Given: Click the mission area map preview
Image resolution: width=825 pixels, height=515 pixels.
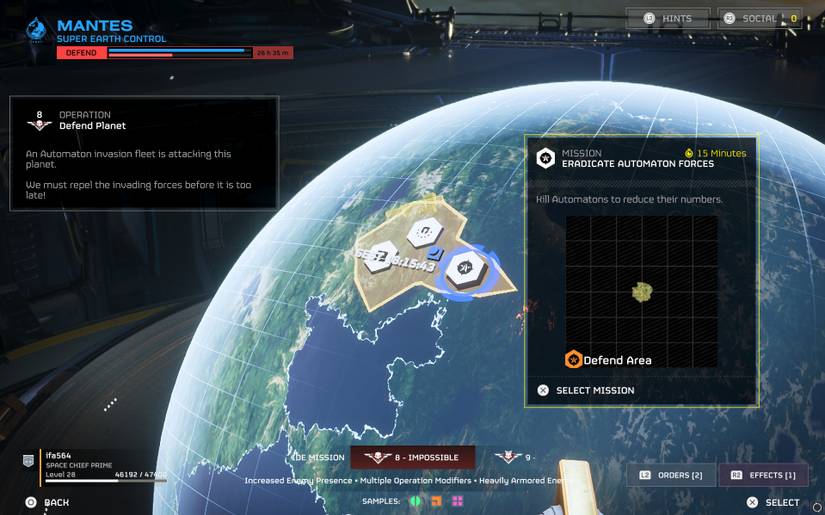Looking at the screenshot, I should pyautogui.click(x=641, y=291).
